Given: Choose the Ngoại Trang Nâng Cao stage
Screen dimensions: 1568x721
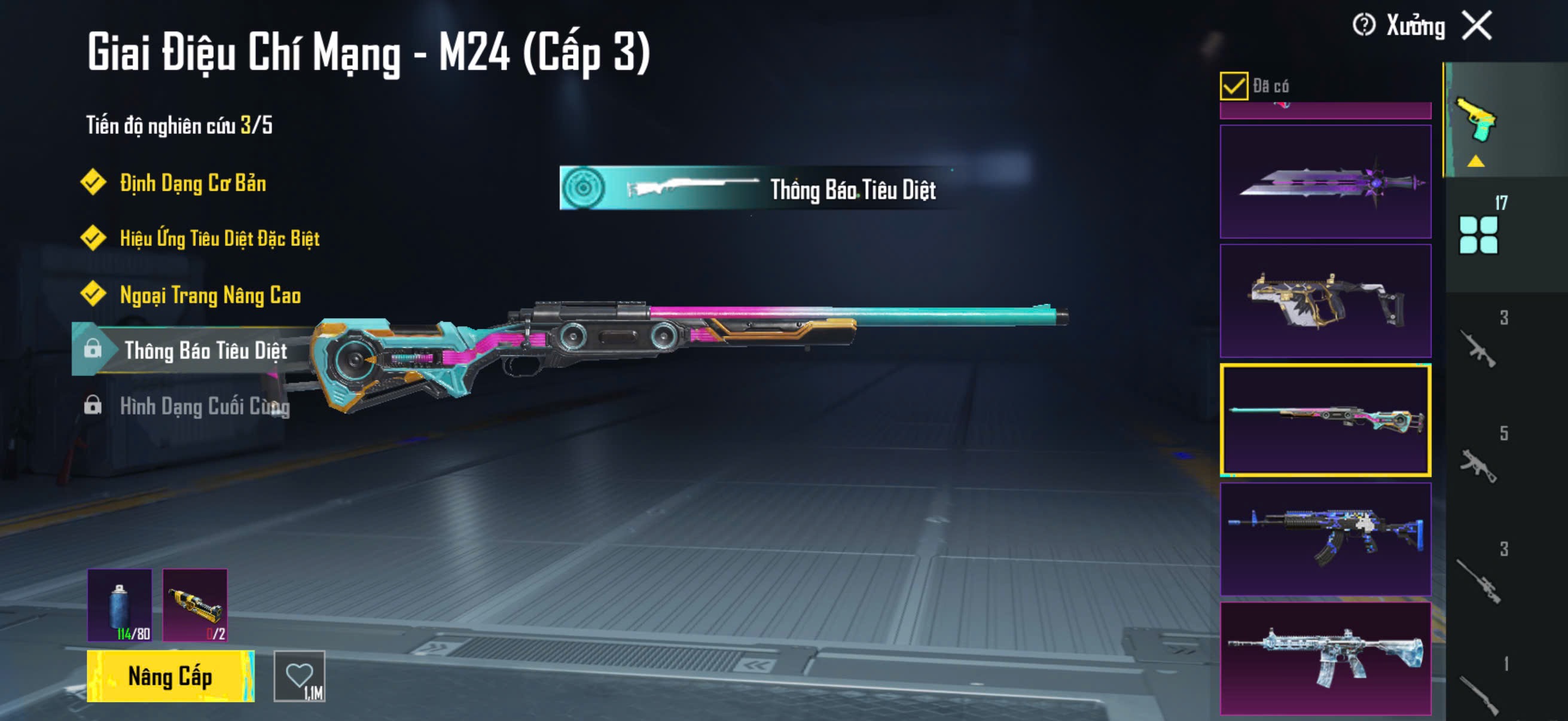Looking at the screenshot, I should click(x=210, y=295).
